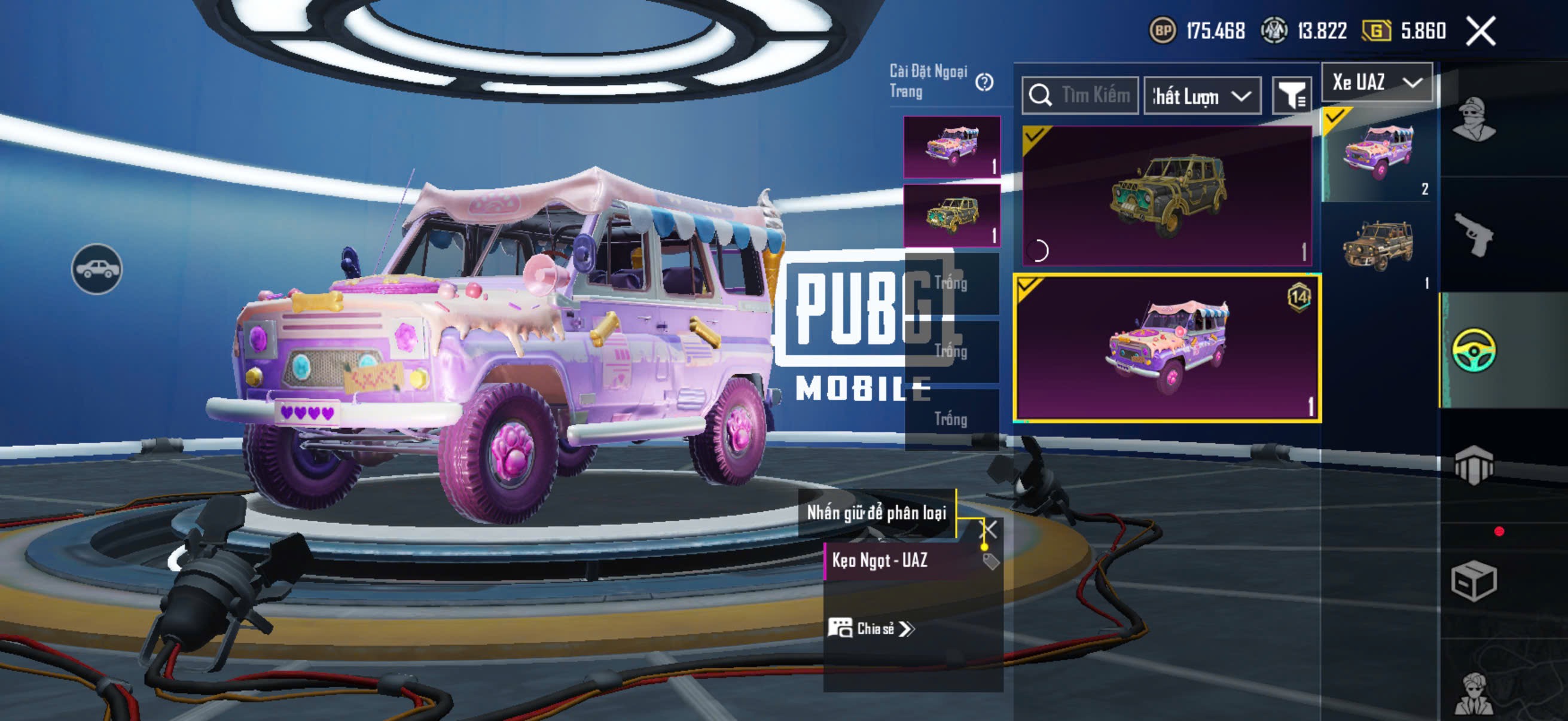The image size is (1568, 721).
Task: Select the golden UAZ skin card
Action: click(1167, 195)
